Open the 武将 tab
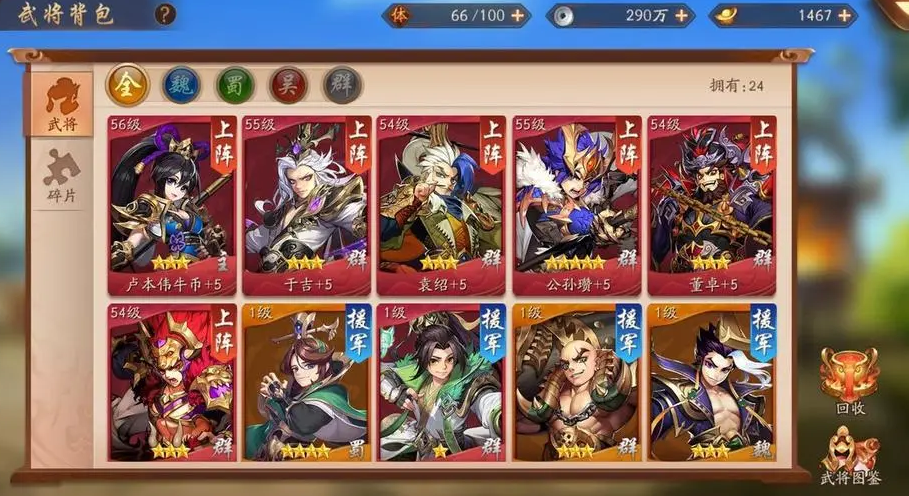Image resolution: width=909 pixels, height=496 pixels. tap(62, 105)
